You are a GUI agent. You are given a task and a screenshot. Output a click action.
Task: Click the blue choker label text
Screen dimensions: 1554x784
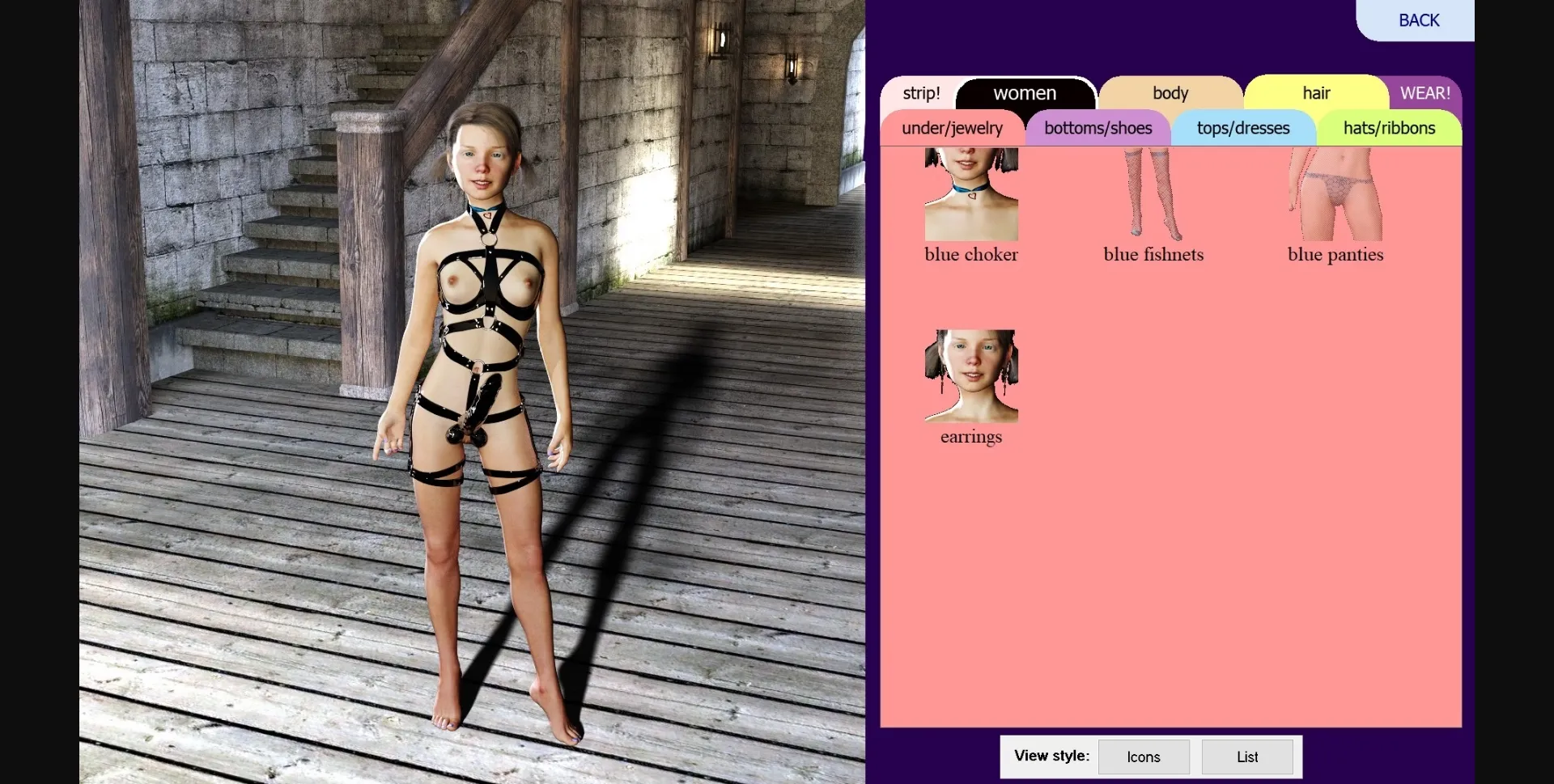[x=970, y=254]
